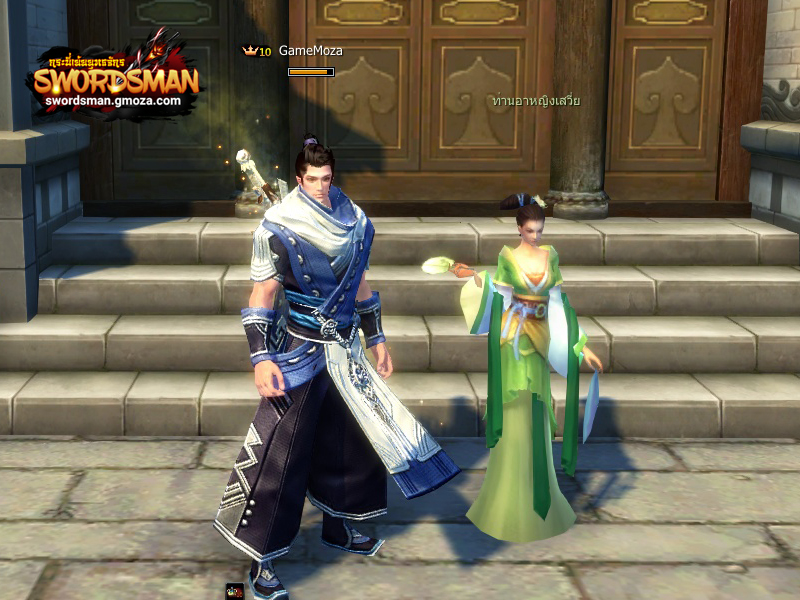The height and width of the screenshot is (600, 800).
Task: Click the small crown icon at bottom edge
Action: pos(235,591)
